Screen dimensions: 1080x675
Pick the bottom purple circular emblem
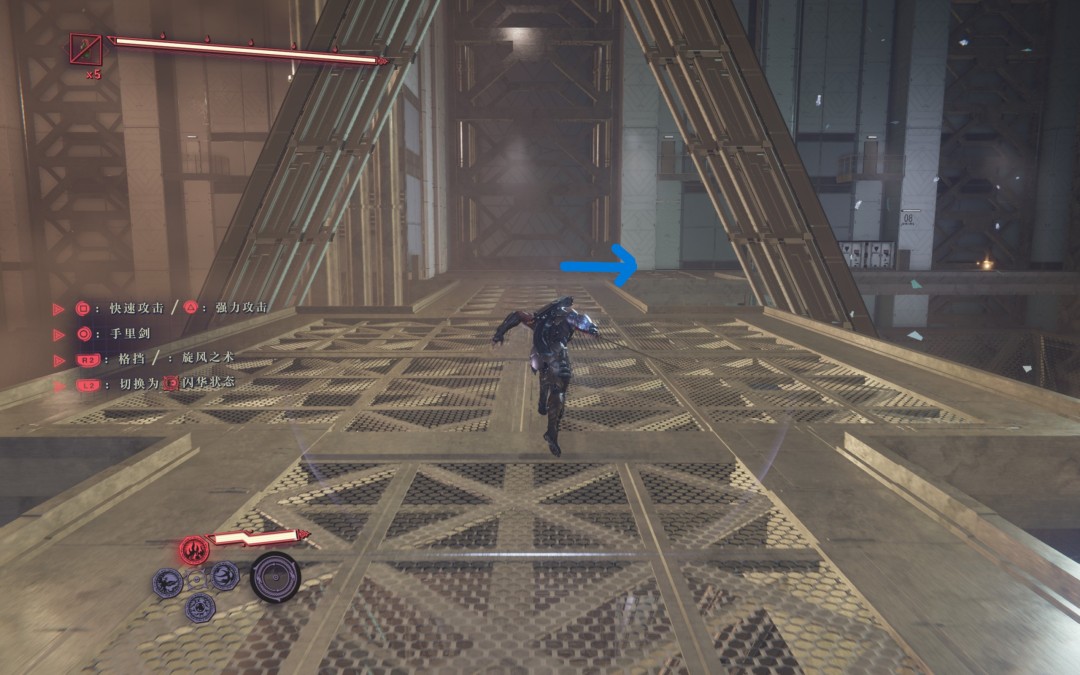201,606
